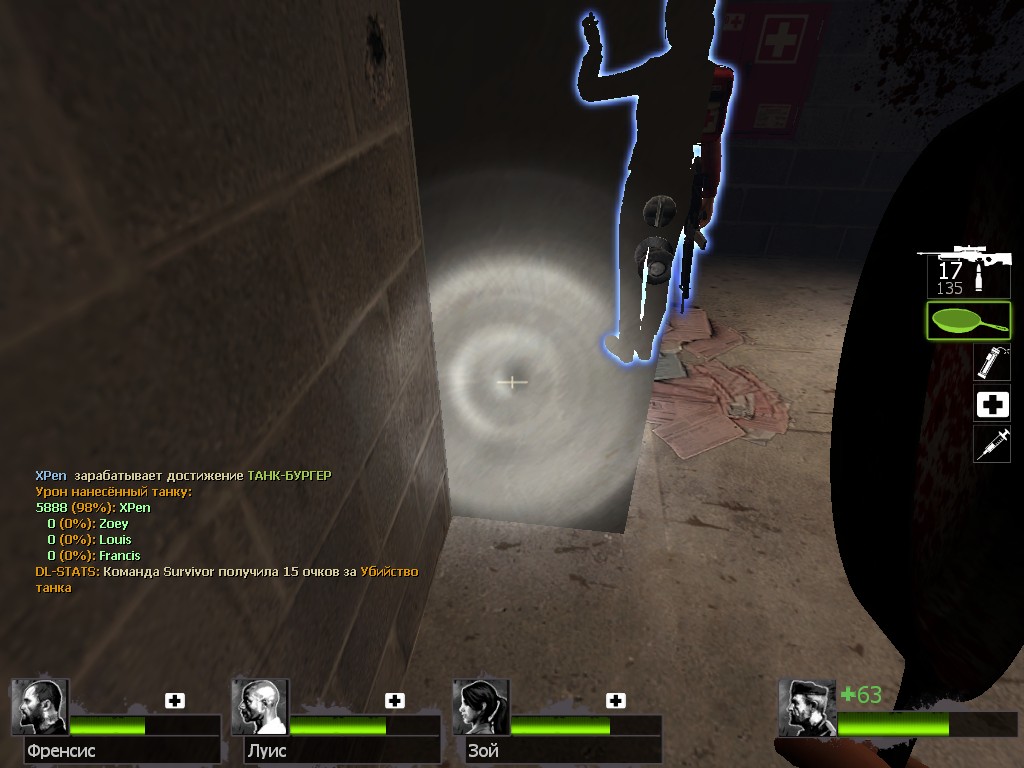Pick the first aid kit slot

[992, 403]
